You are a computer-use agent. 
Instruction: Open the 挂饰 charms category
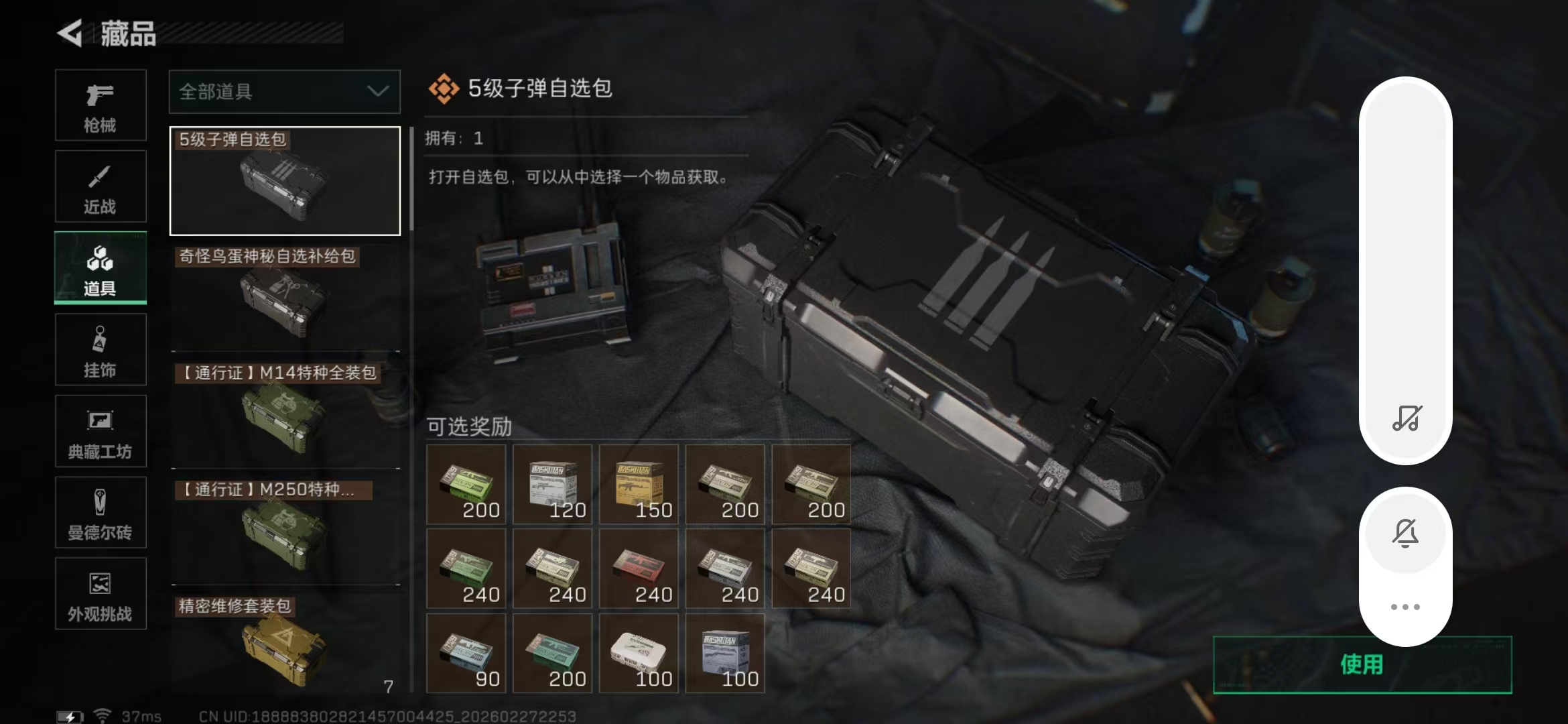[101, 349]
